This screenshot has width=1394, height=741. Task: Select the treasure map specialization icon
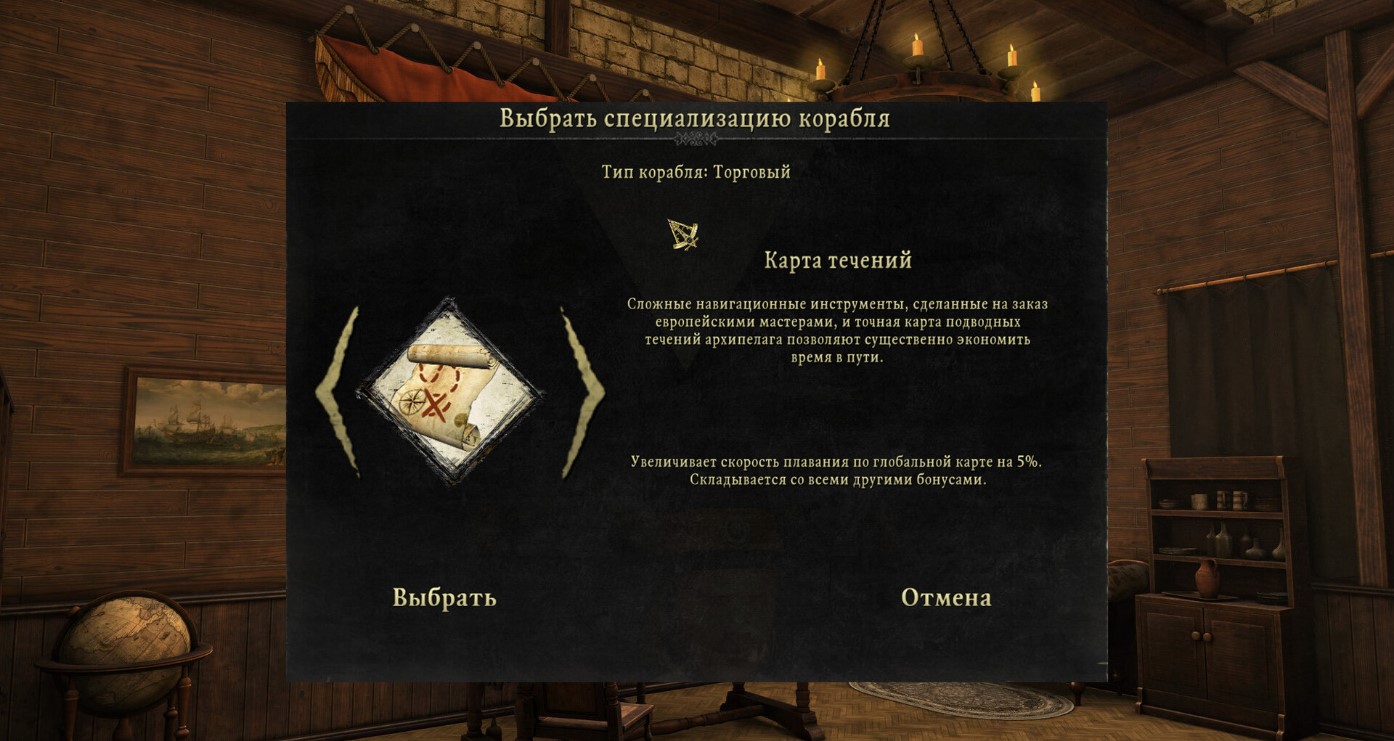pyautogui.click(x=450, y=392)
